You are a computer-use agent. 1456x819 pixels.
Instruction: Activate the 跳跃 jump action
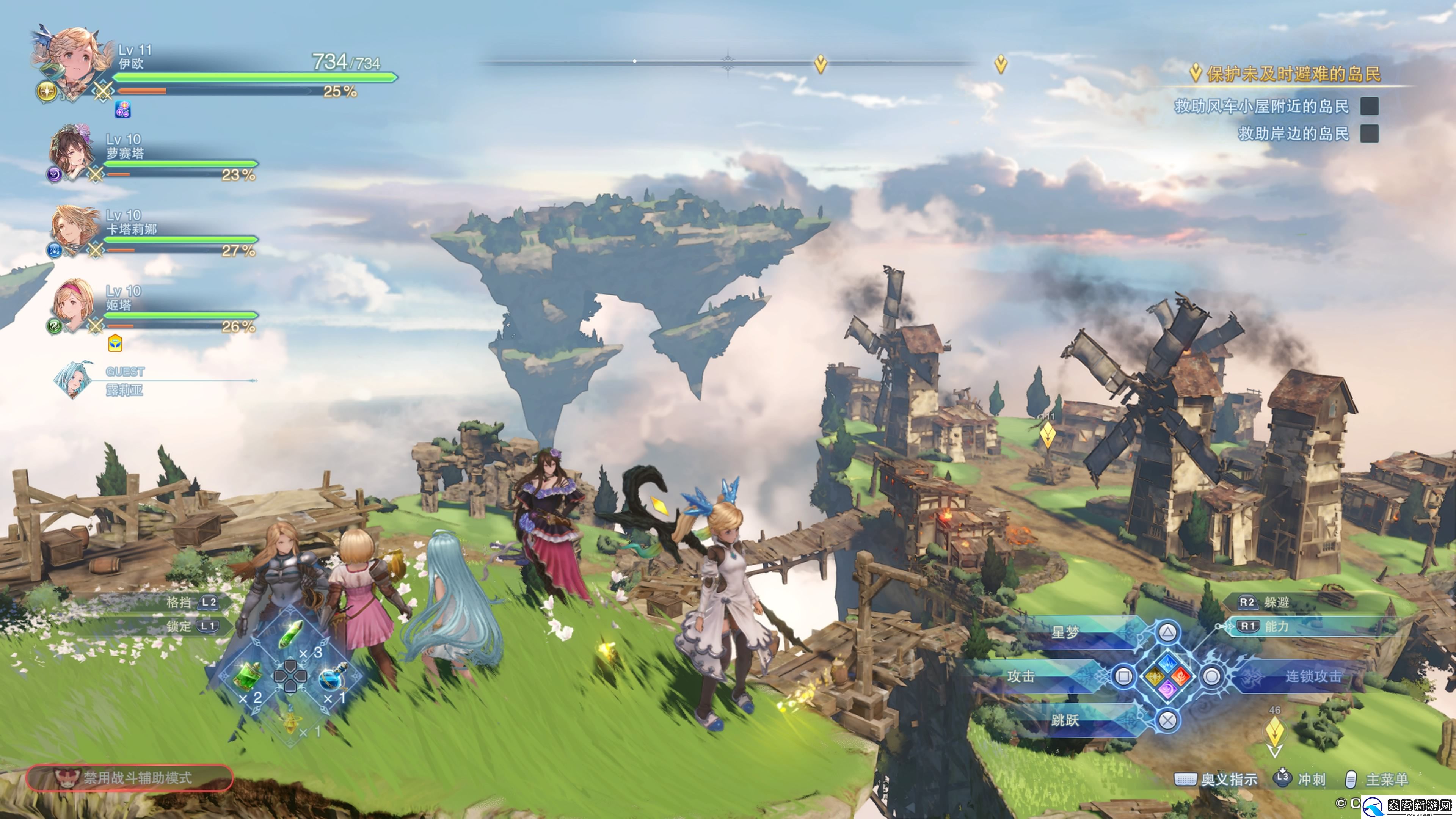(1168, 720)
